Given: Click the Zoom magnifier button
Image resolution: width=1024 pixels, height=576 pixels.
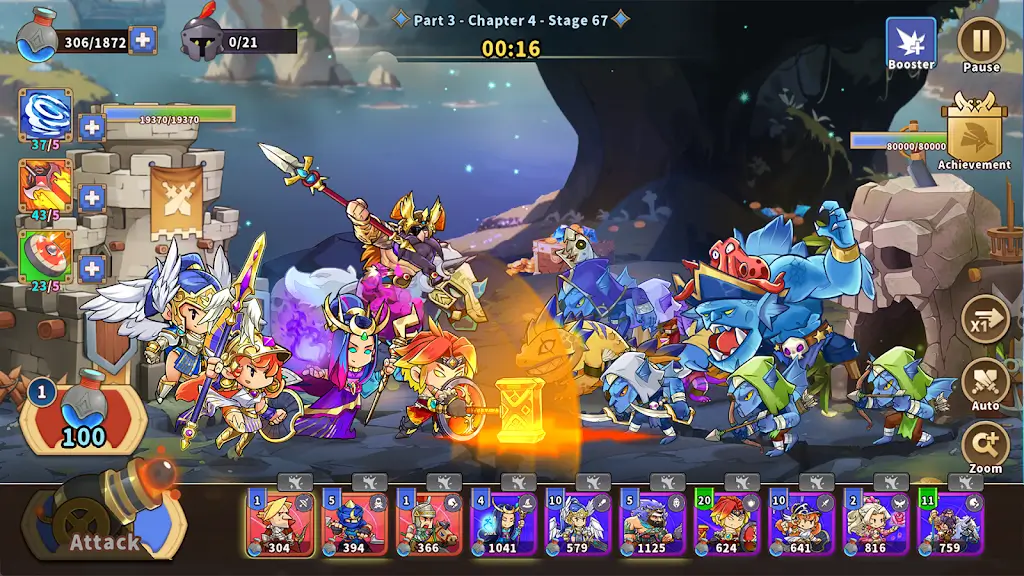Looking at the screenshot, I should click(985, 446).
